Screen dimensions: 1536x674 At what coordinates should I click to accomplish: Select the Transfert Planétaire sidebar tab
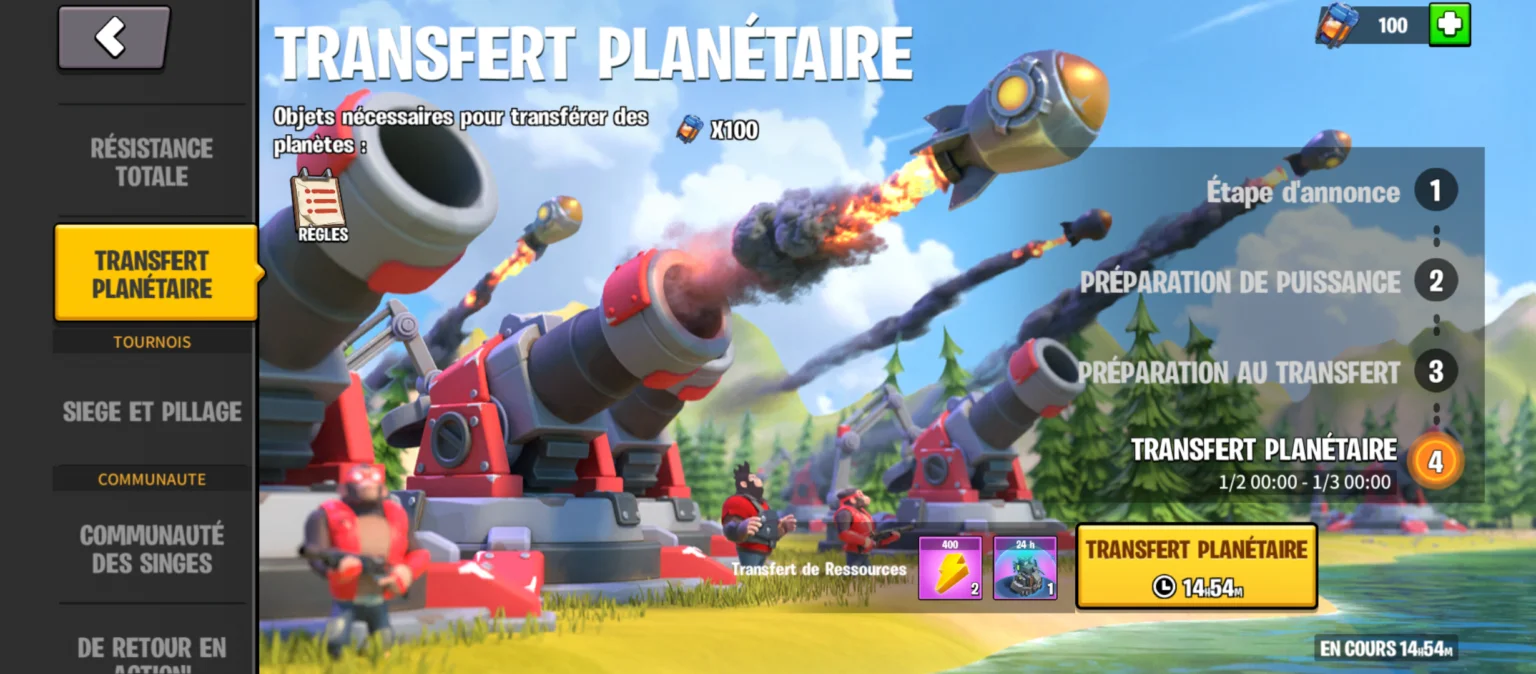click(154, 274)
